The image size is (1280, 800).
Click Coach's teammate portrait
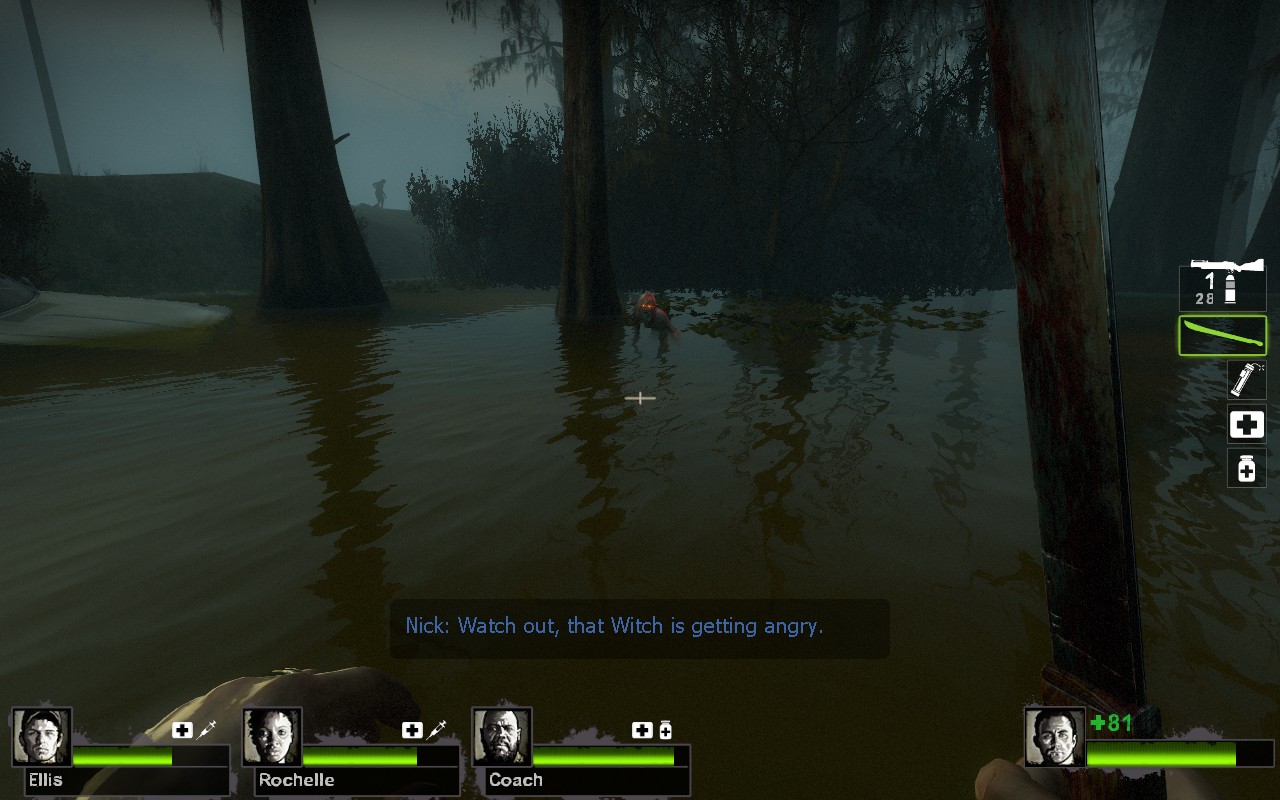point(502,737)
